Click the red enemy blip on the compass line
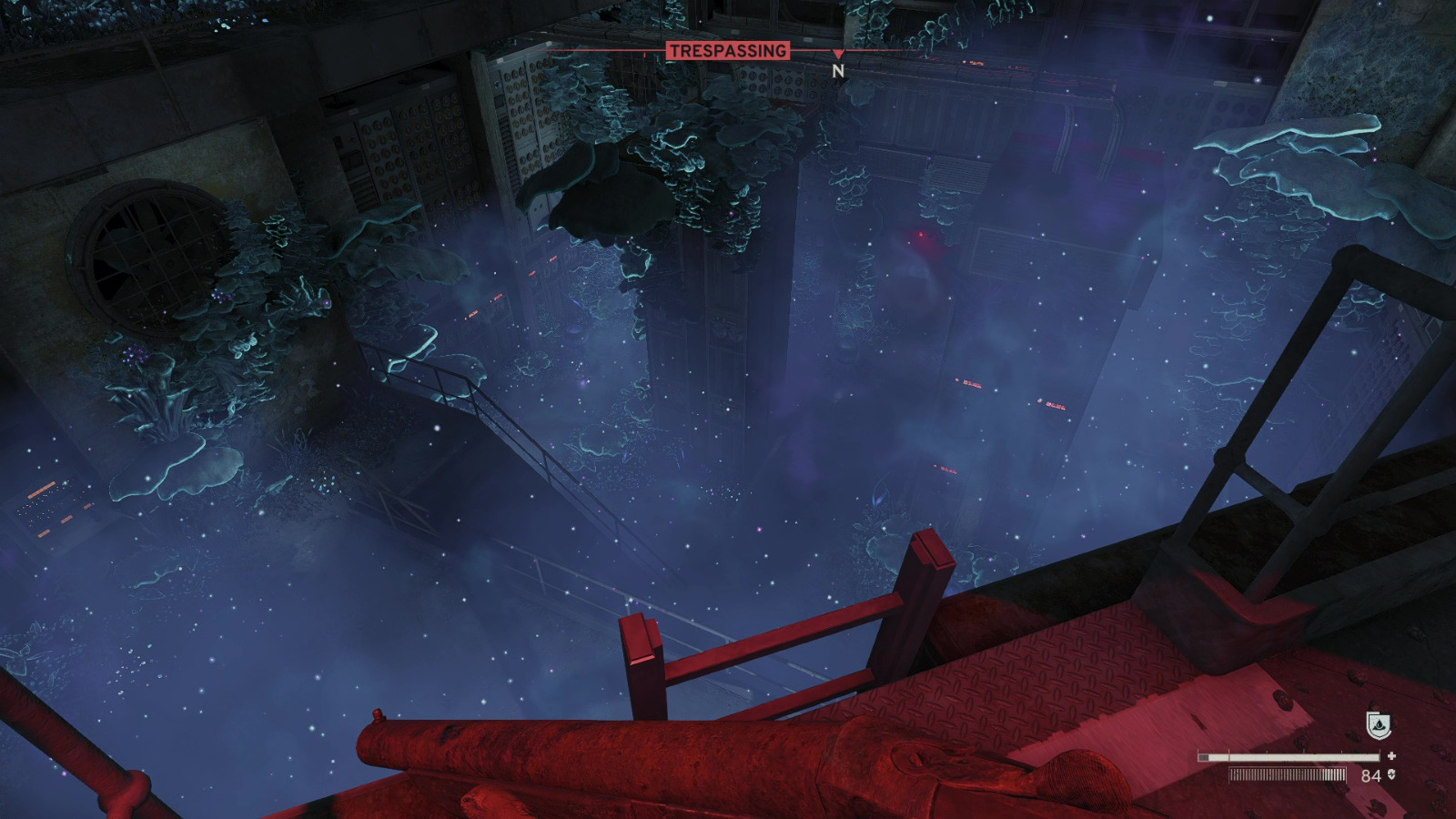Image resolution: width=1456 pixels, height=819 pixels. point(644,54)
